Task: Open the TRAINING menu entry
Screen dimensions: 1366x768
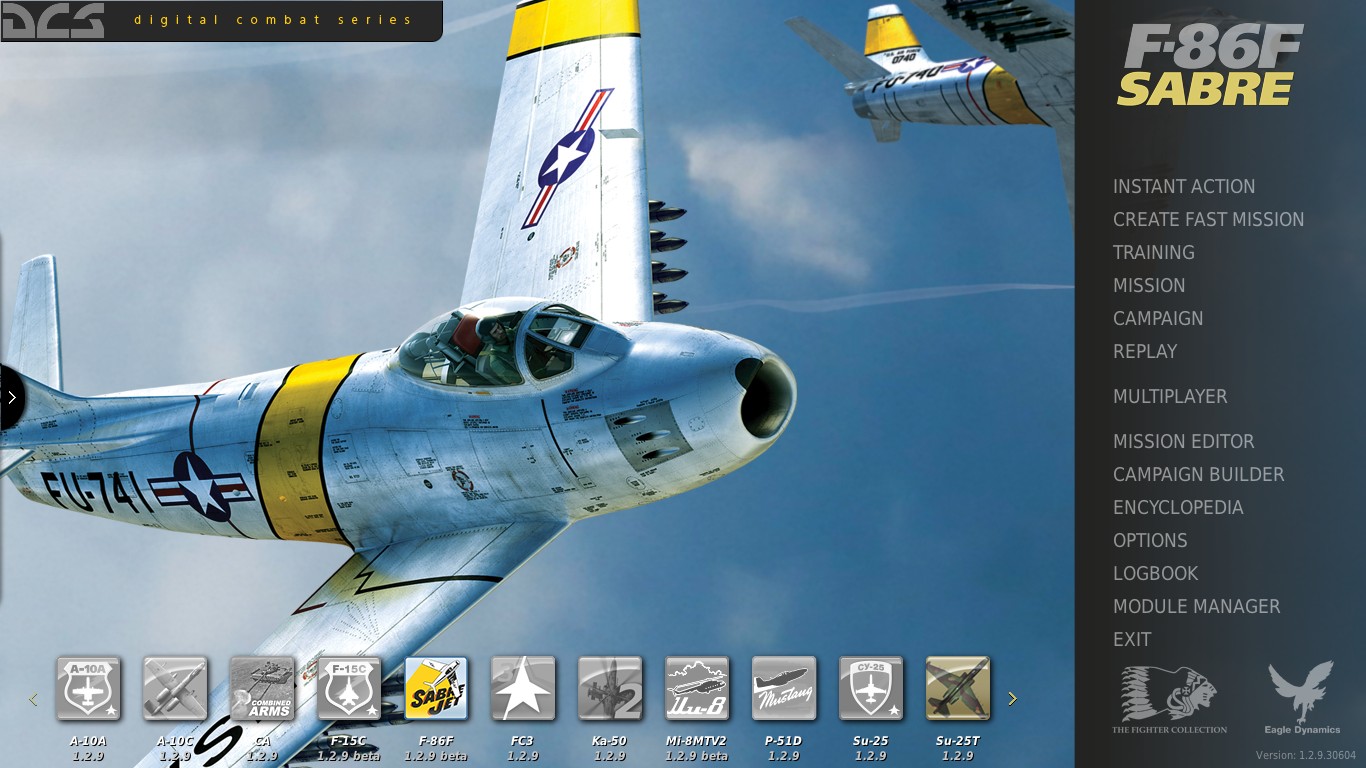Action: coord(1153,253)
